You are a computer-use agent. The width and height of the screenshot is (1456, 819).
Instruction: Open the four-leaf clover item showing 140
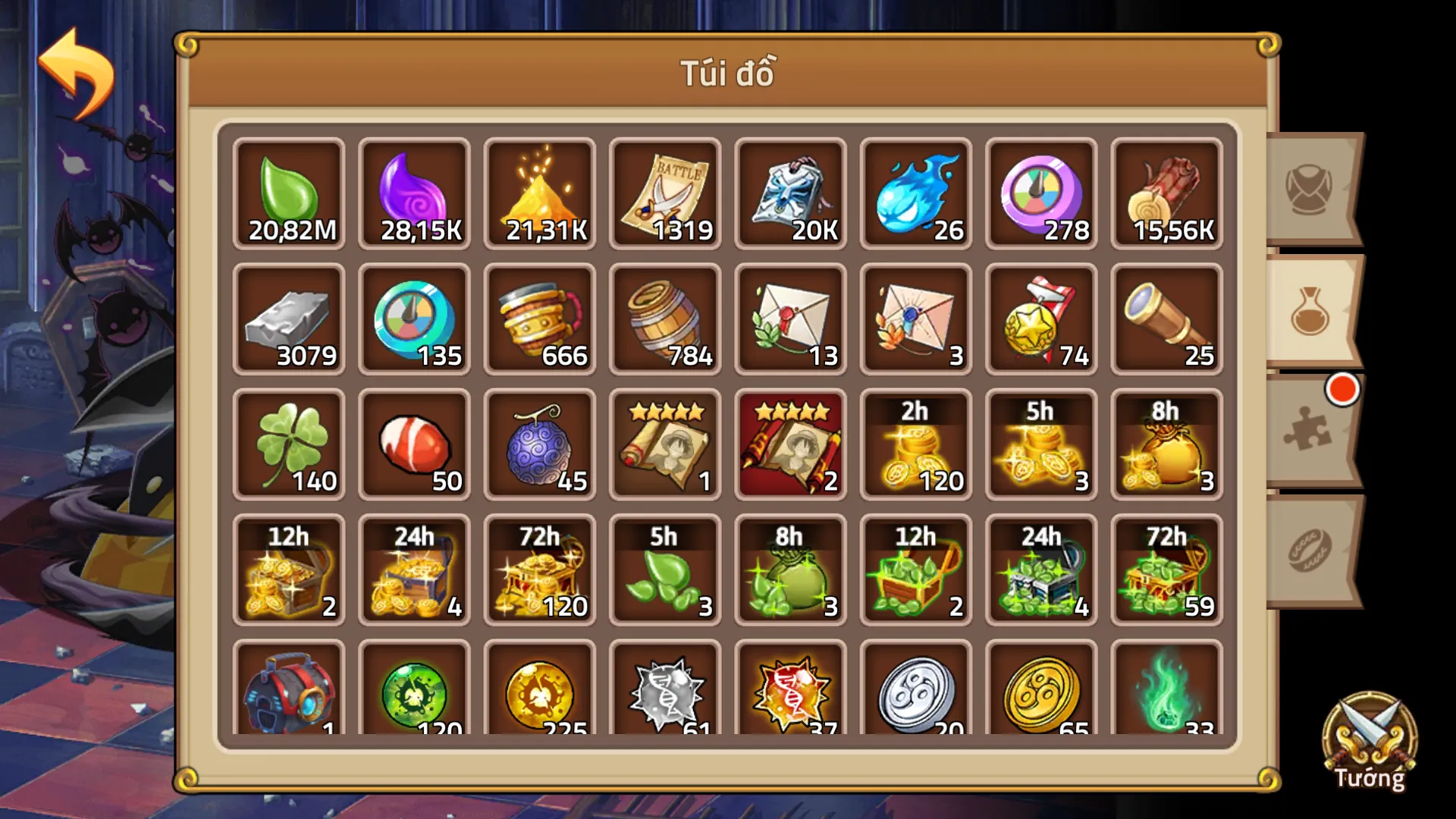tap(289, 444)
